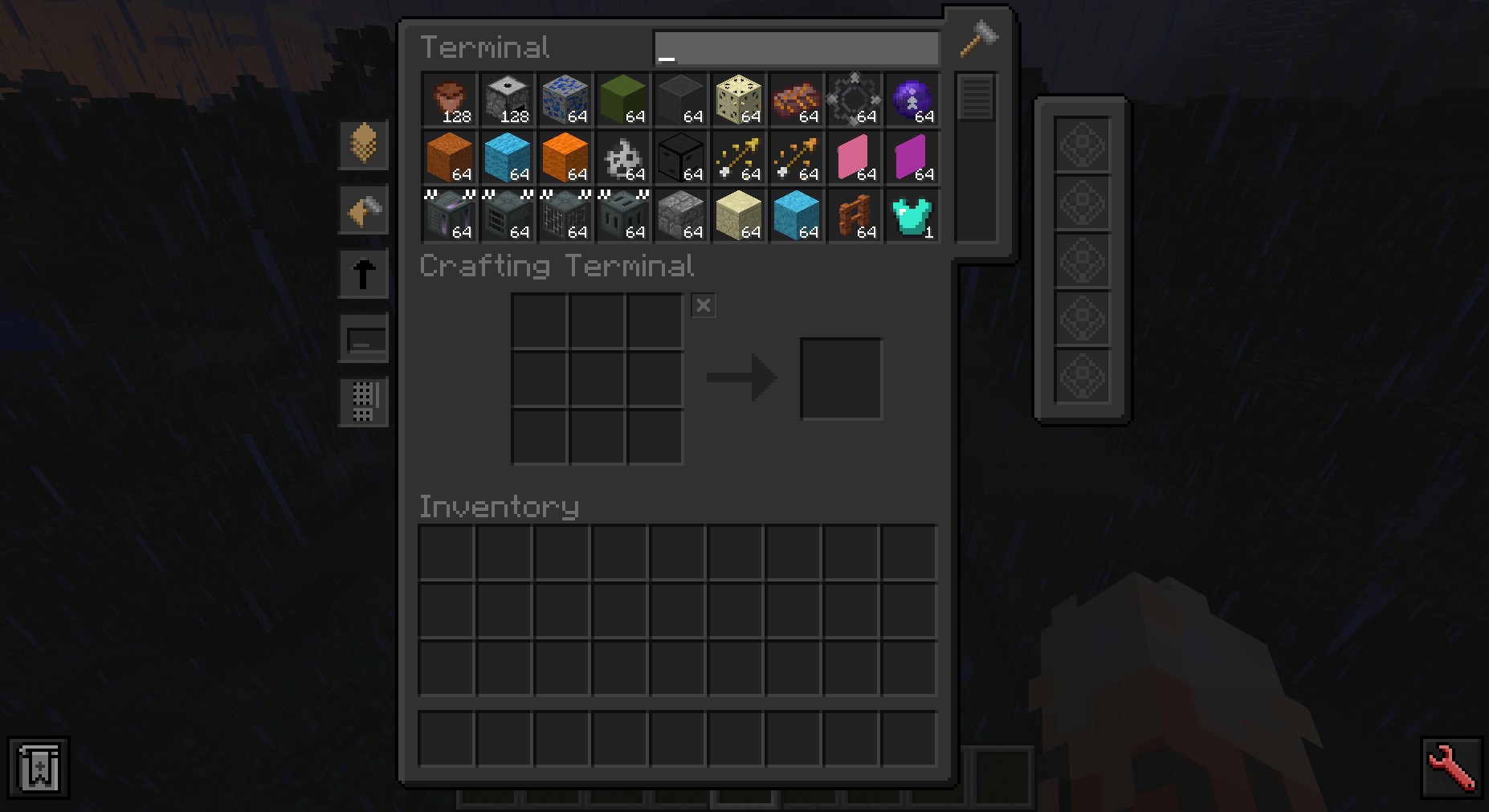Take the furnace-like stone block stack

[508, 100]
